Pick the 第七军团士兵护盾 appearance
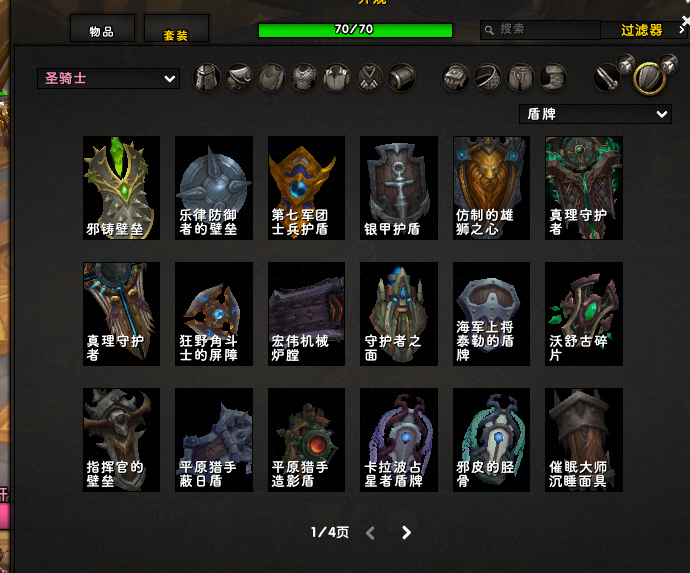The height and width of the screenshot is (573, 690). coord(306,188)
